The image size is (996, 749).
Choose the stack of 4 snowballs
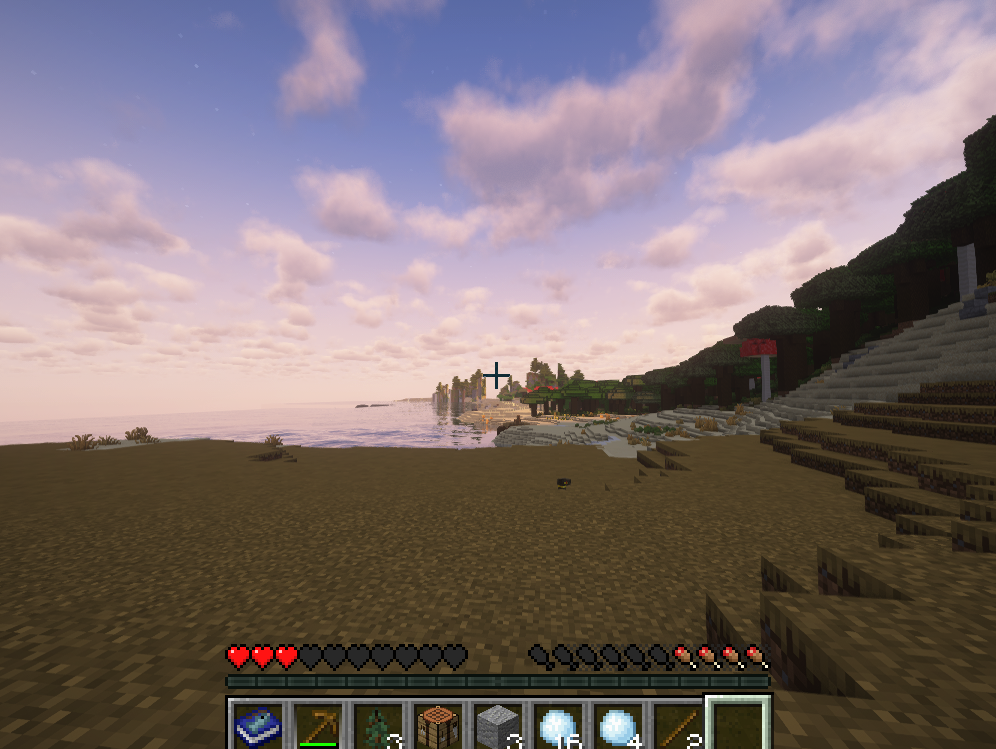617,726
